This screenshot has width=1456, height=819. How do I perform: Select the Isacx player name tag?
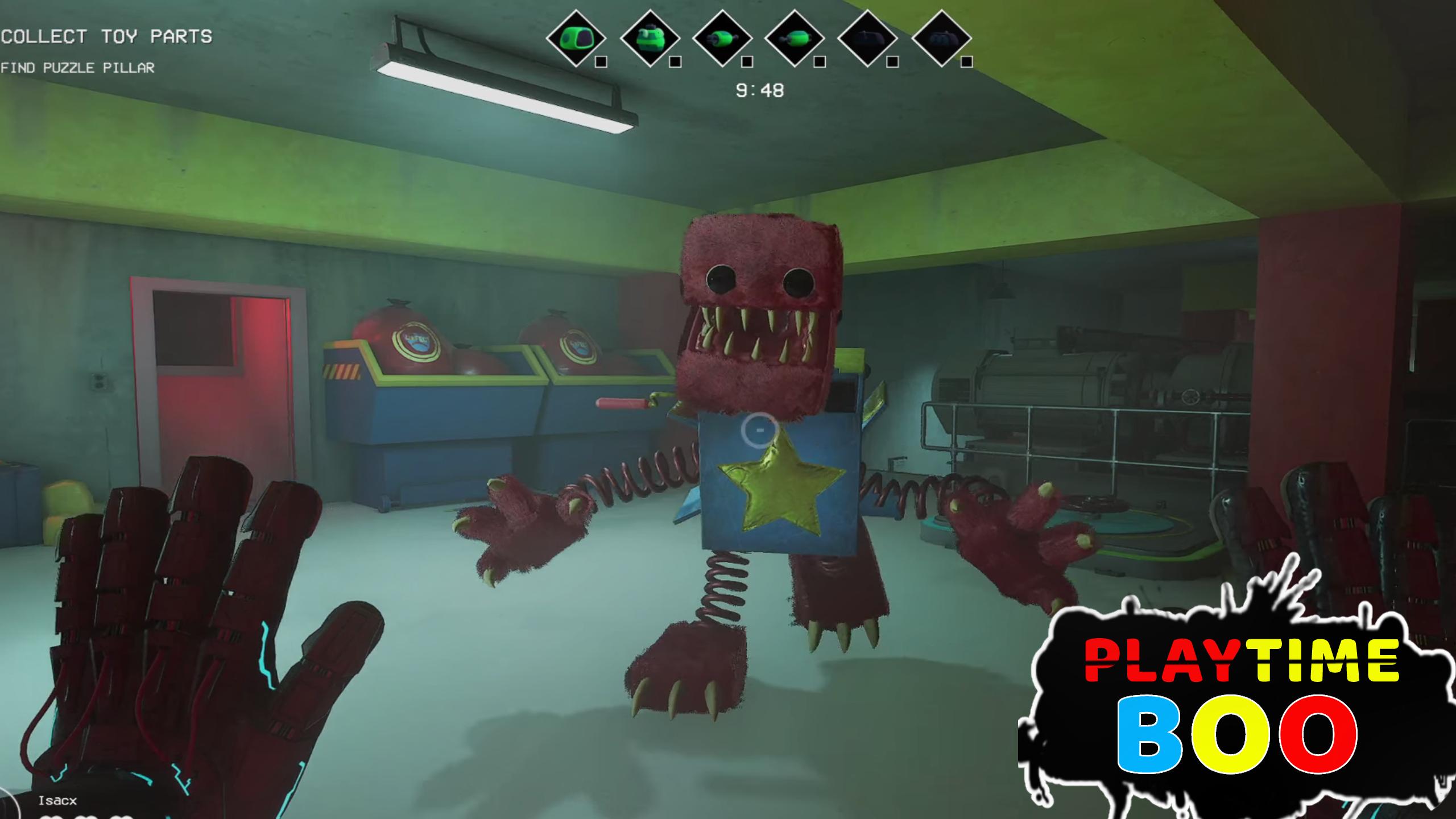57,800
